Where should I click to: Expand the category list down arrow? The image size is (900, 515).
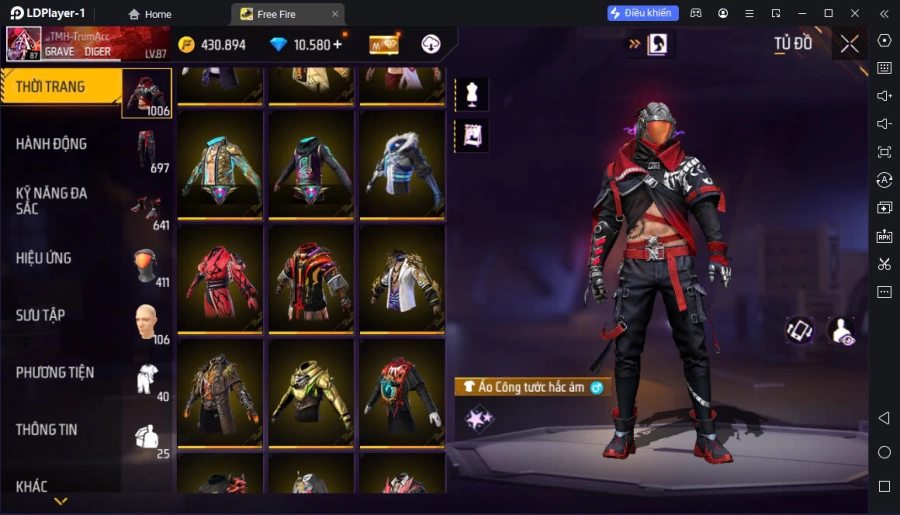coord(61,501)
